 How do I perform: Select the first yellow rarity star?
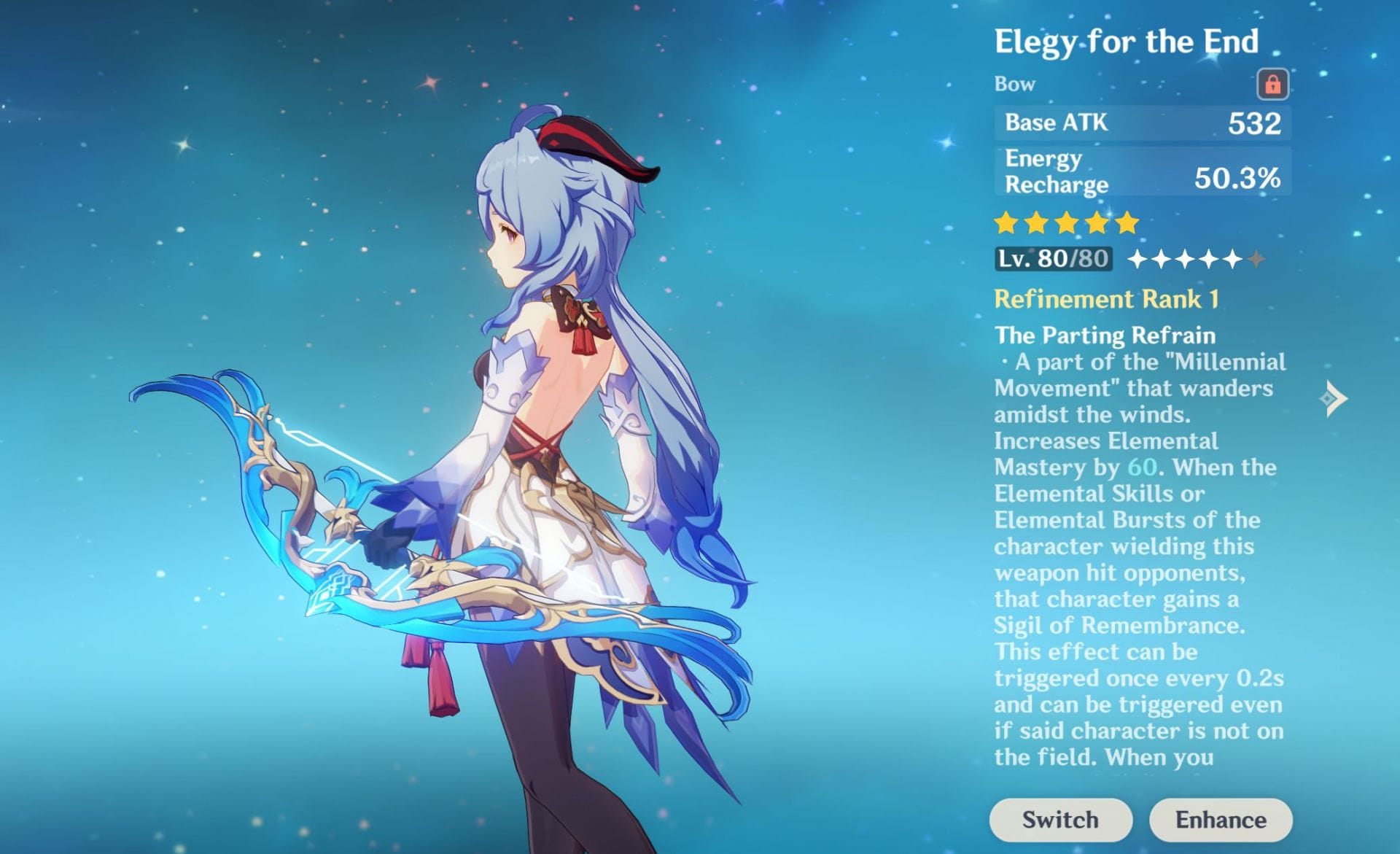(1007, 223)
